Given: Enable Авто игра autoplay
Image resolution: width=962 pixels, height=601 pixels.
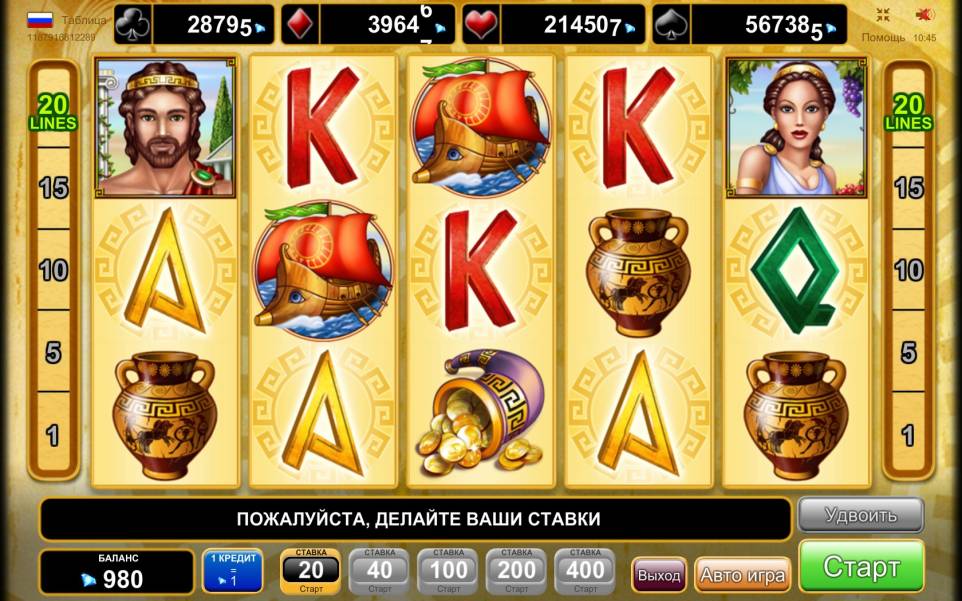Looking at the screenshot, I should click(742, 575).
